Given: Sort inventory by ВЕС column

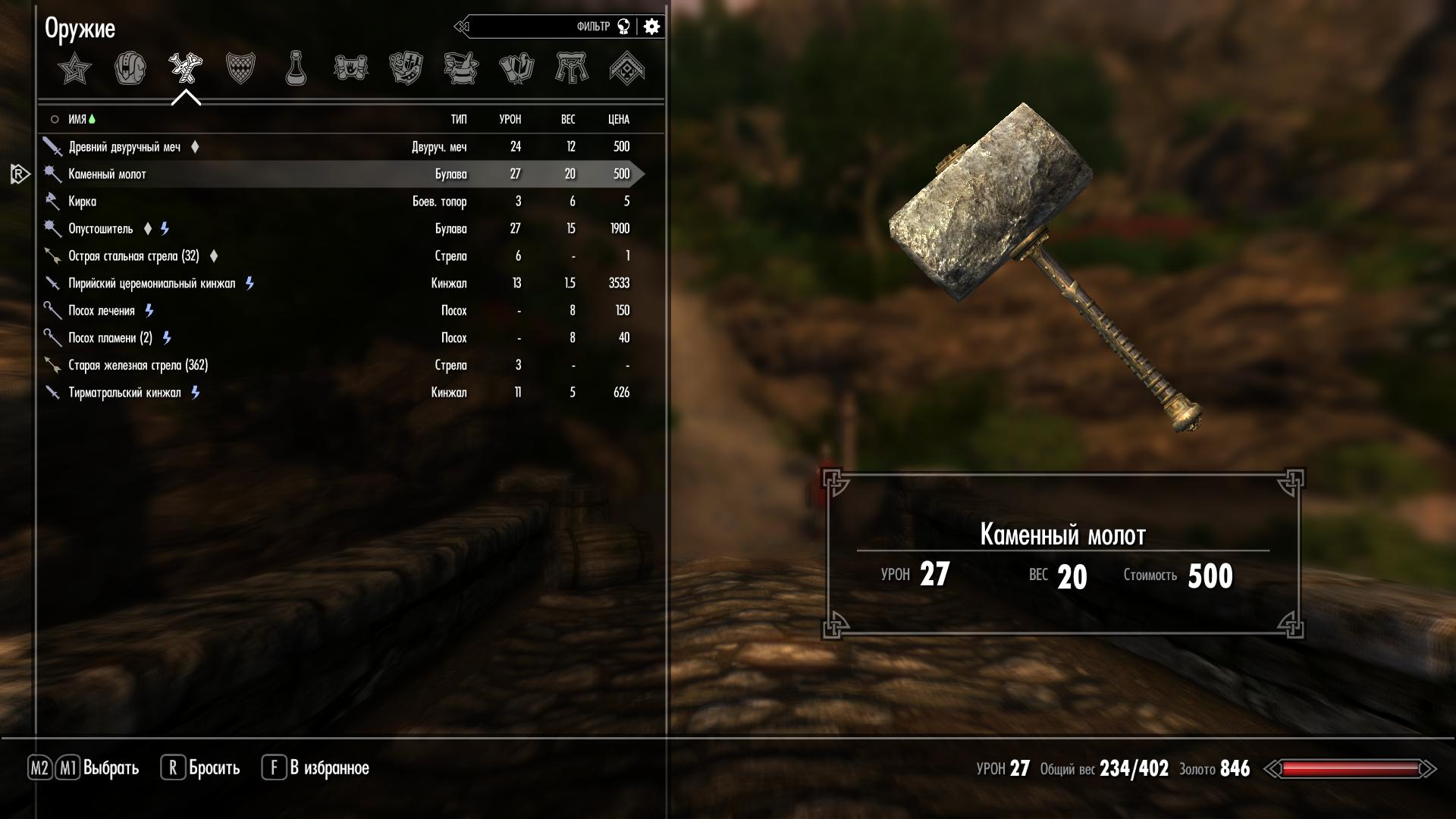Looking at the screenshot, I should (568, 120).
